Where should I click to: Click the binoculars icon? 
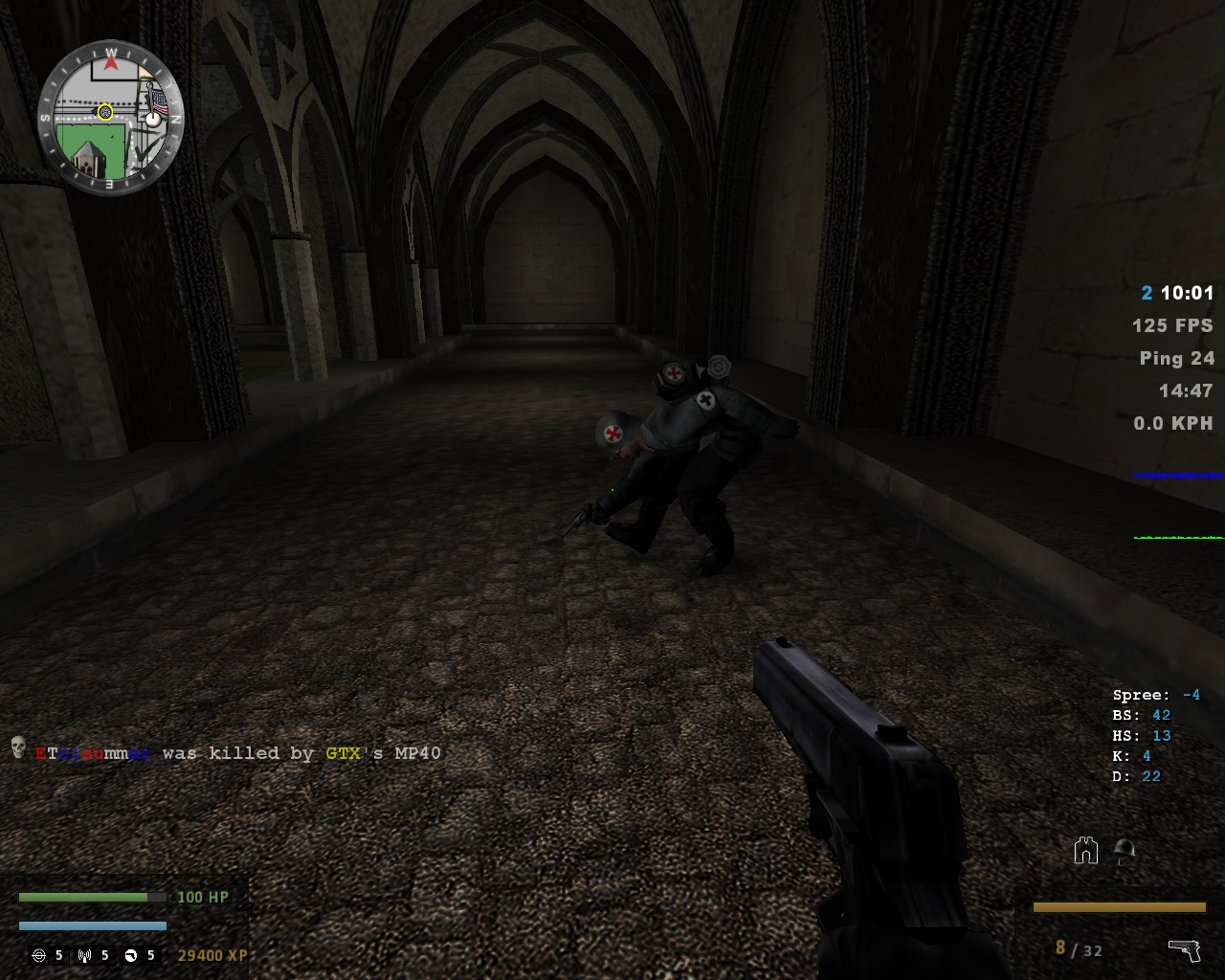click(1085, 850)
